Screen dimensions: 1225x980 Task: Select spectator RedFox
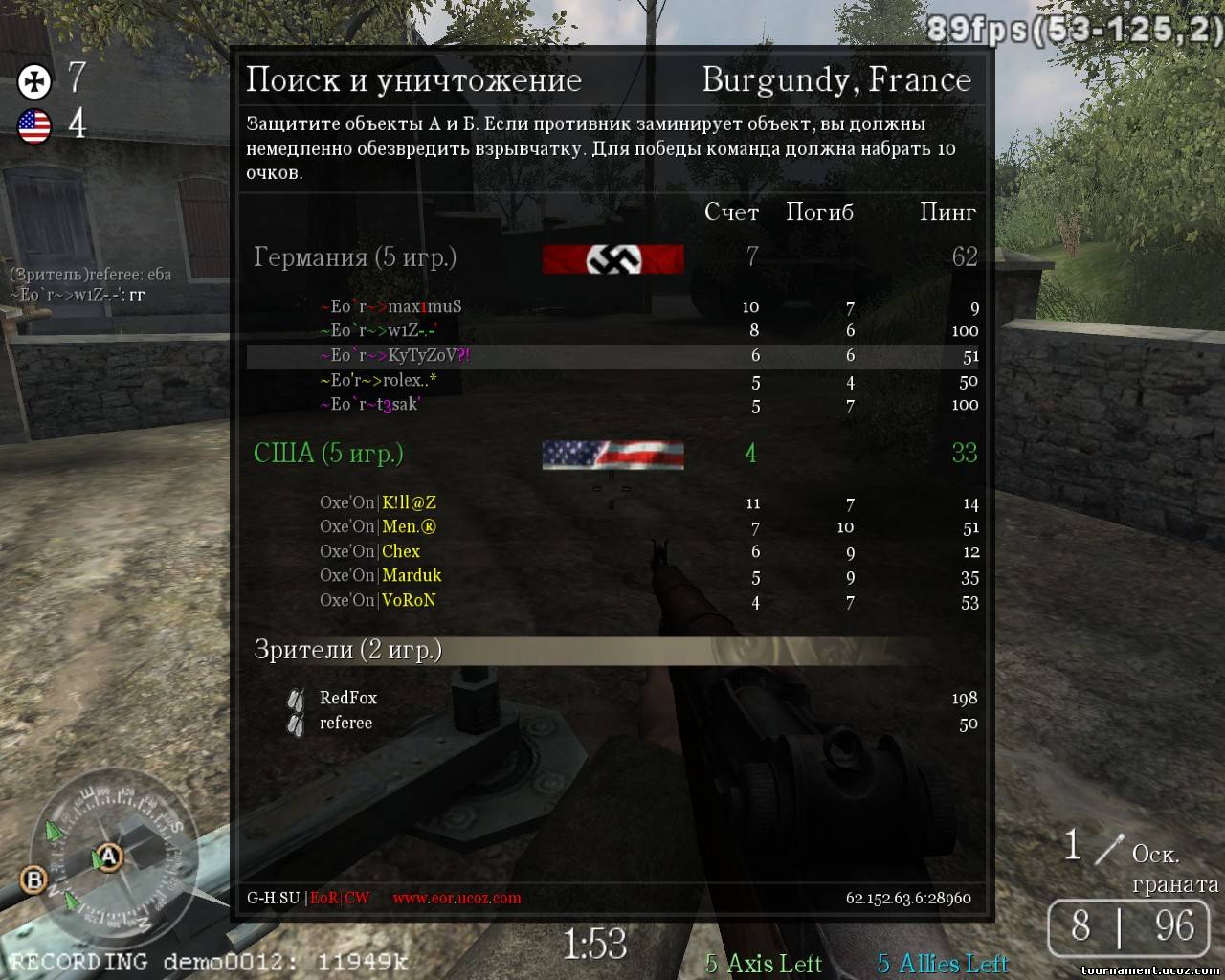click(348, 698)
